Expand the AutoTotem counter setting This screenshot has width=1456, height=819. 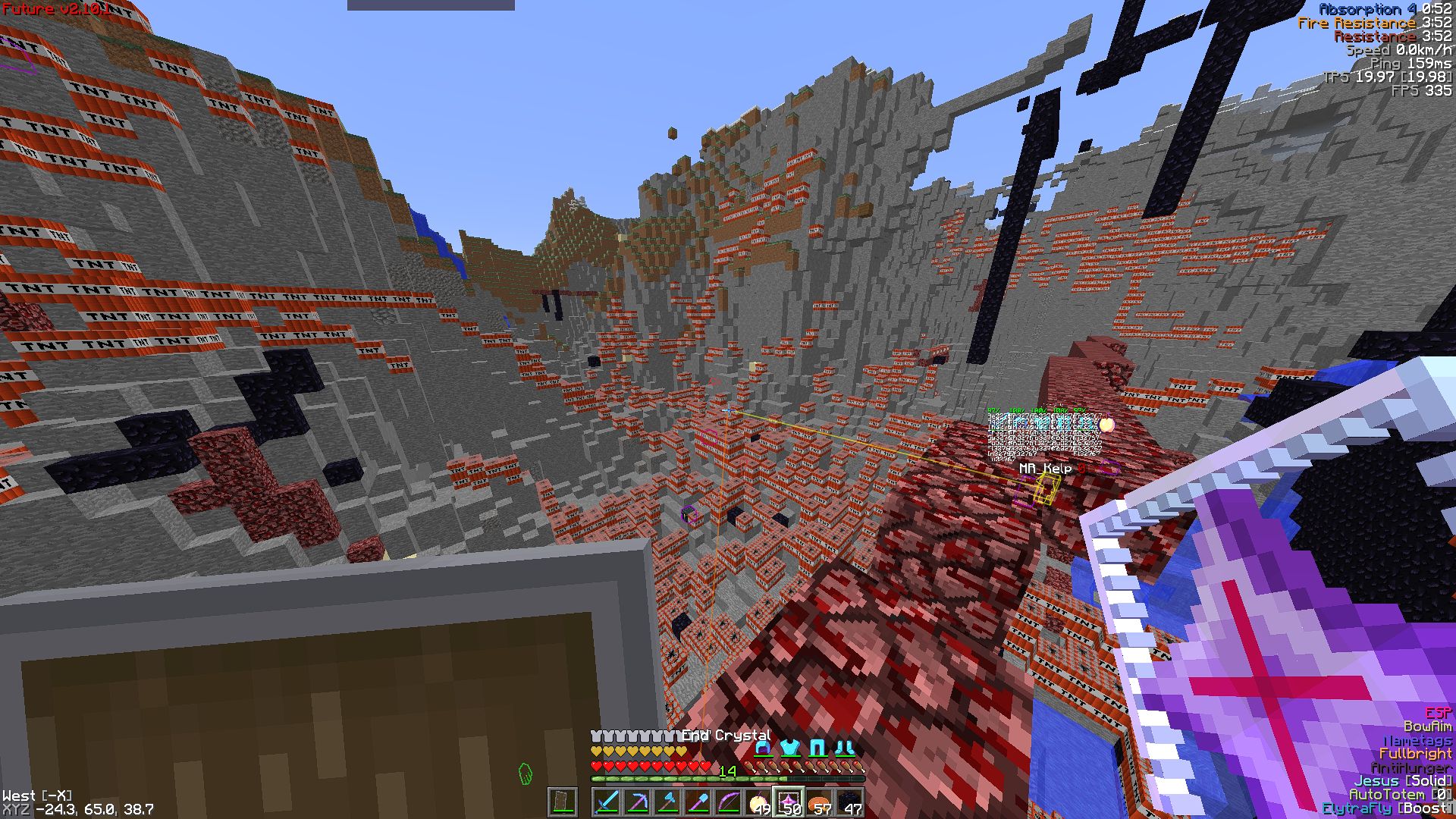click(1441, 794)
